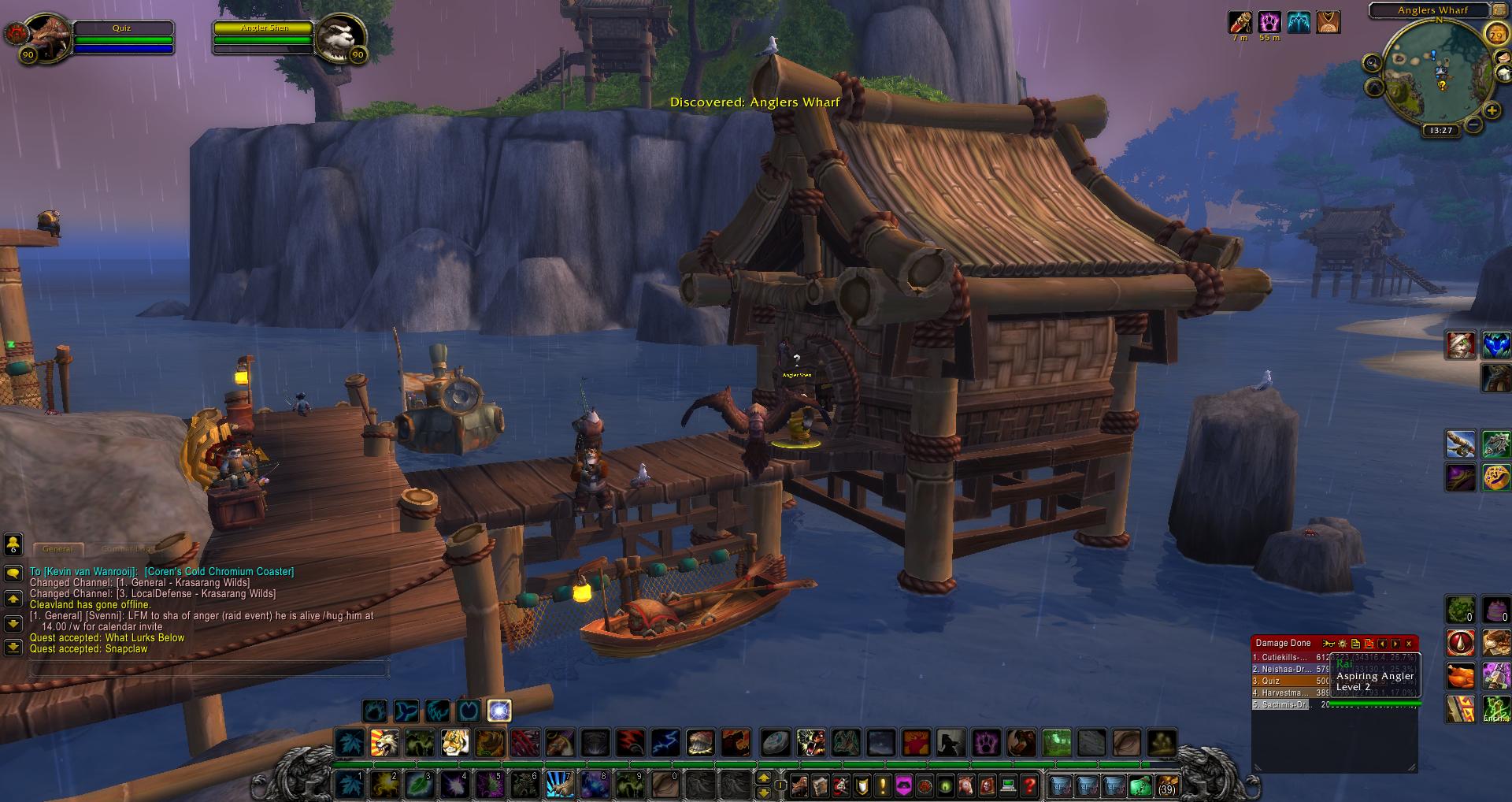Click the minimap tracking magnifier button
The width and height of the screenshot is (1512, 802).
click(x=1373, y=63)
